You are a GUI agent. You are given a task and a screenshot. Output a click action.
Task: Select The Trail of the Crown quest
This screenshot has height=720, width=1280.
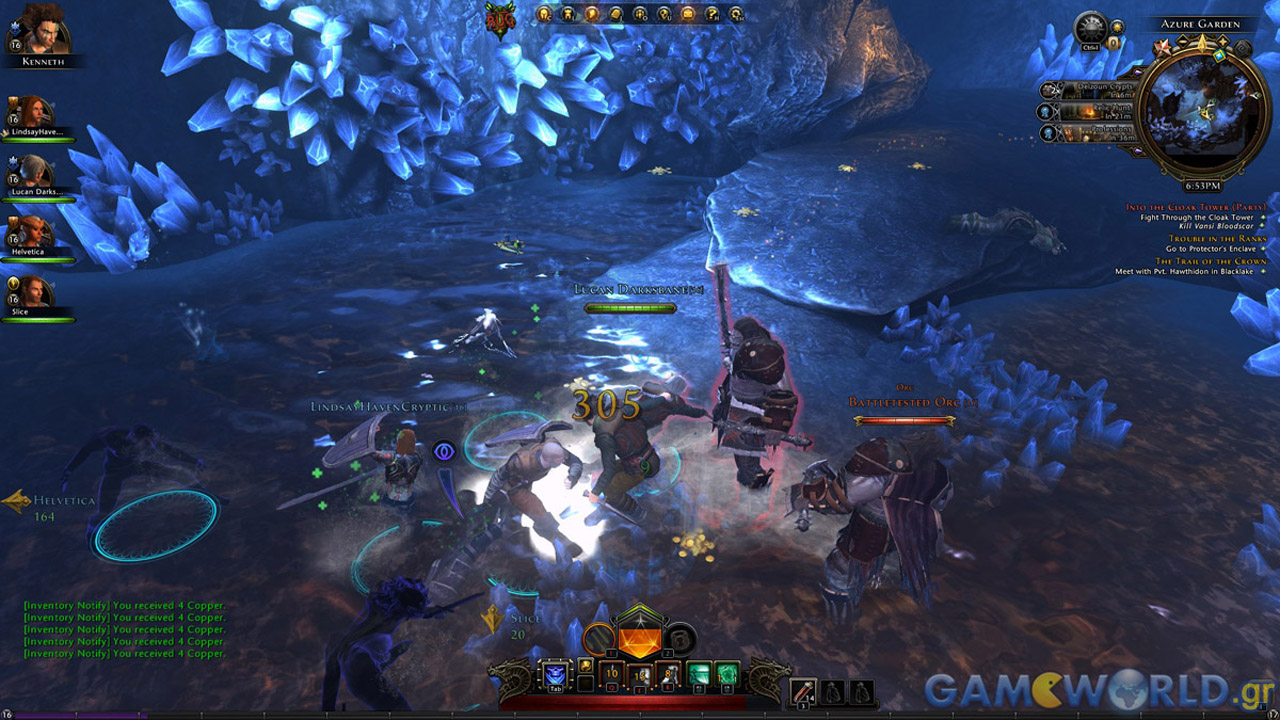click(x=1210, y=261)
